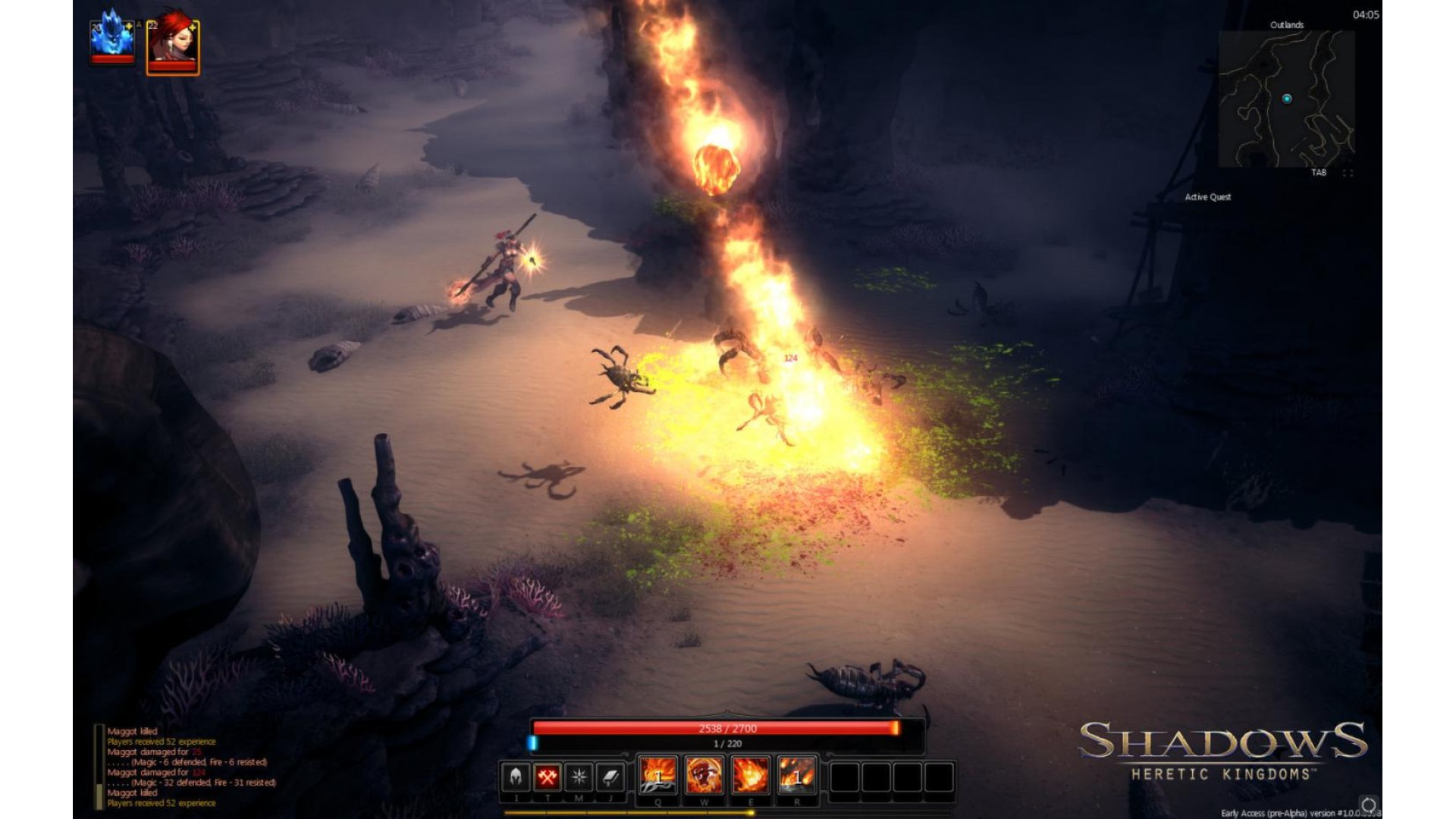The height and width of the screenshot is (819, 1456).
Task: Activate the Q fire whirl ability
Action: 657,776
